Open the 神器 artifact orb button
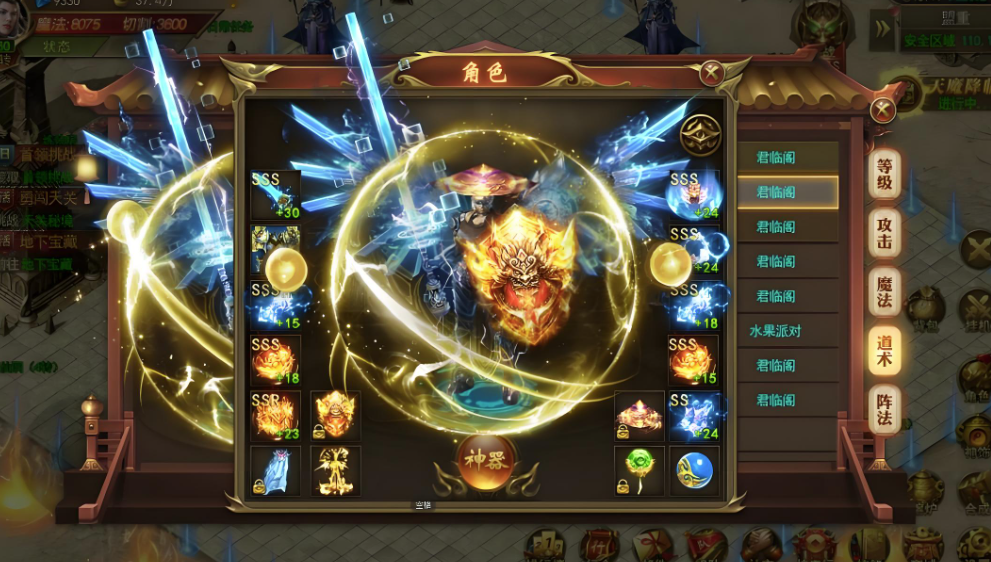The image size is (991, 562). (x=486, y=462)
